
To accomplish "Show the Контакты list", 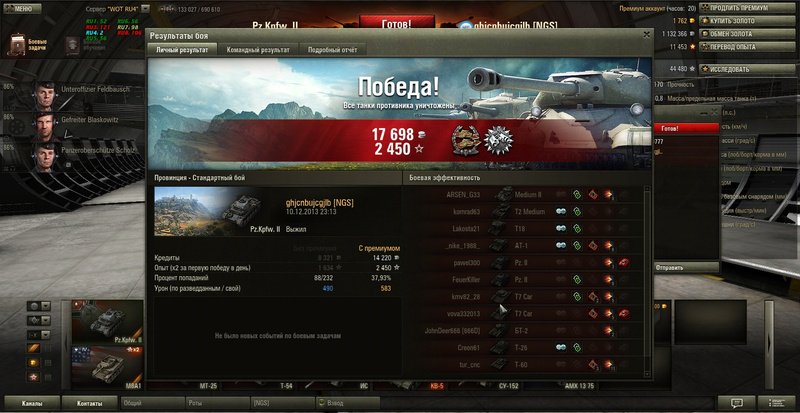I will coord(90,403).
